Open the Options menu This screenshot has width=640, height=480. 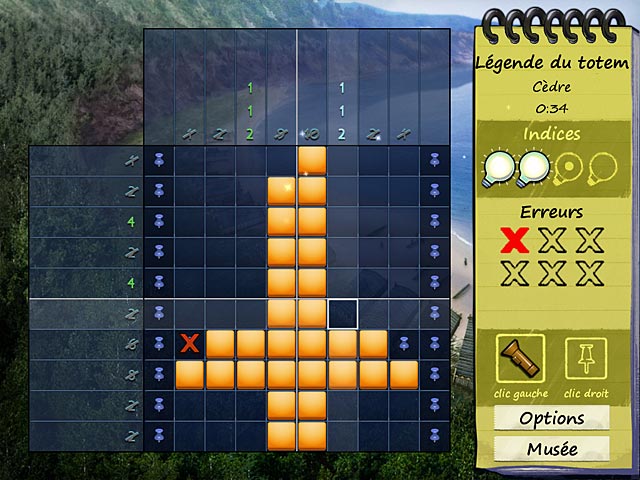551,418
